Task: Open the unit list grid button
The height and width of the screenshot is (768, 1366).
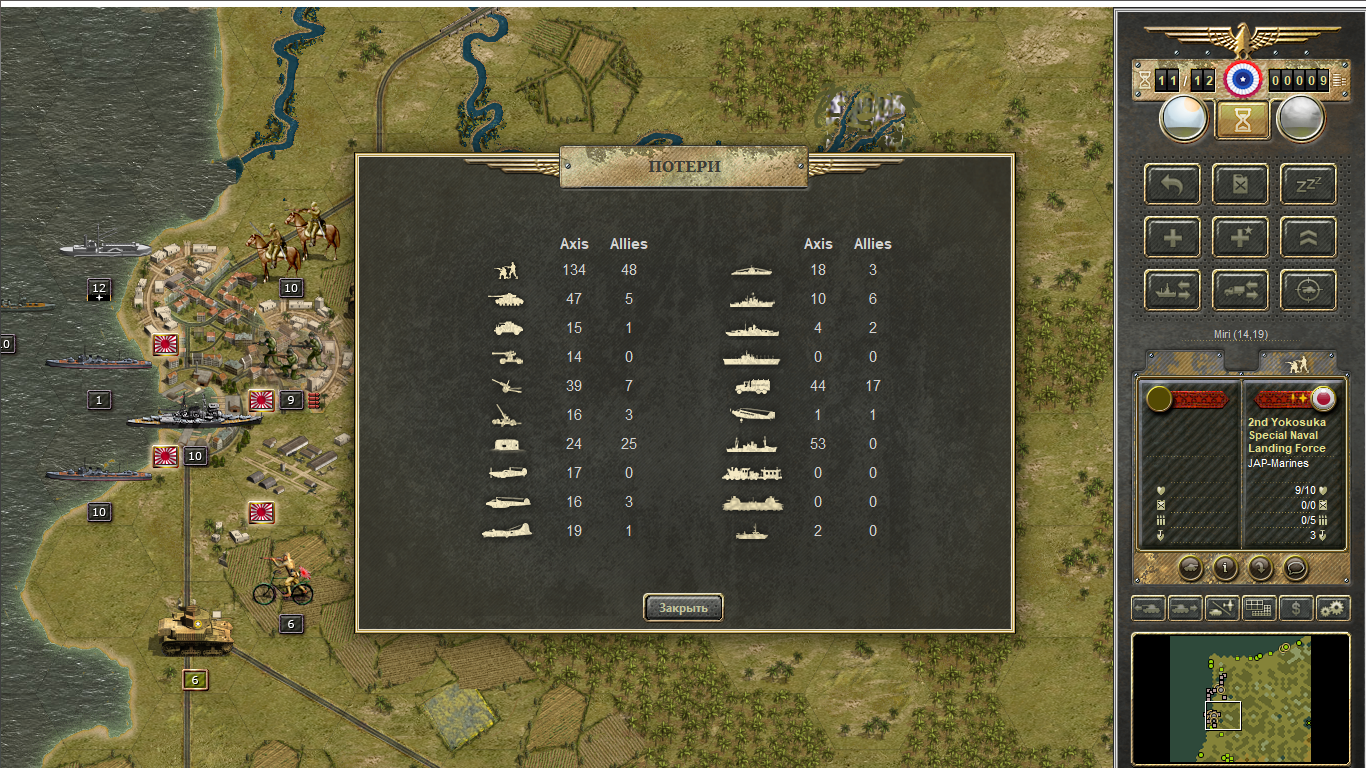Action: [1259, 607]
